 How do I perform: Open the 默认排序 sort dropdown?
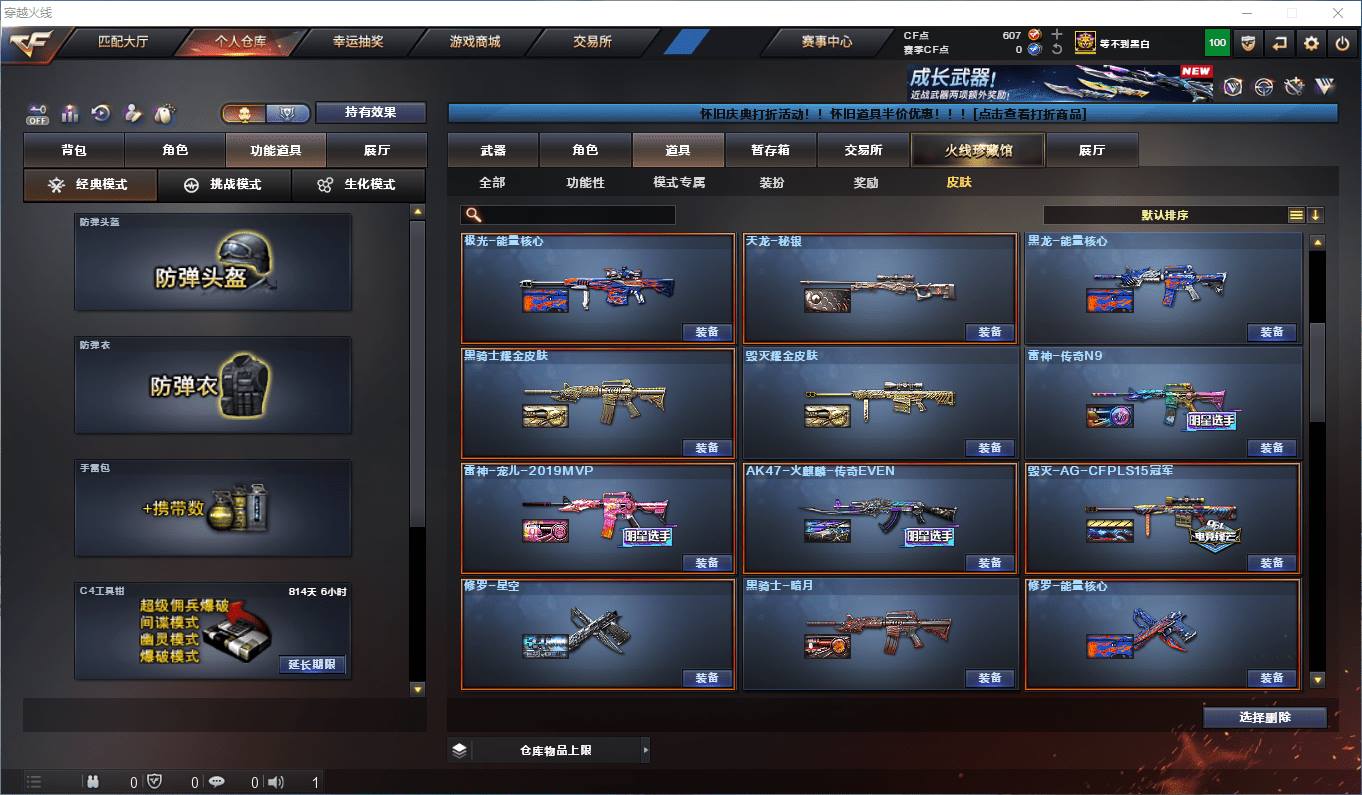[1166, 215]
